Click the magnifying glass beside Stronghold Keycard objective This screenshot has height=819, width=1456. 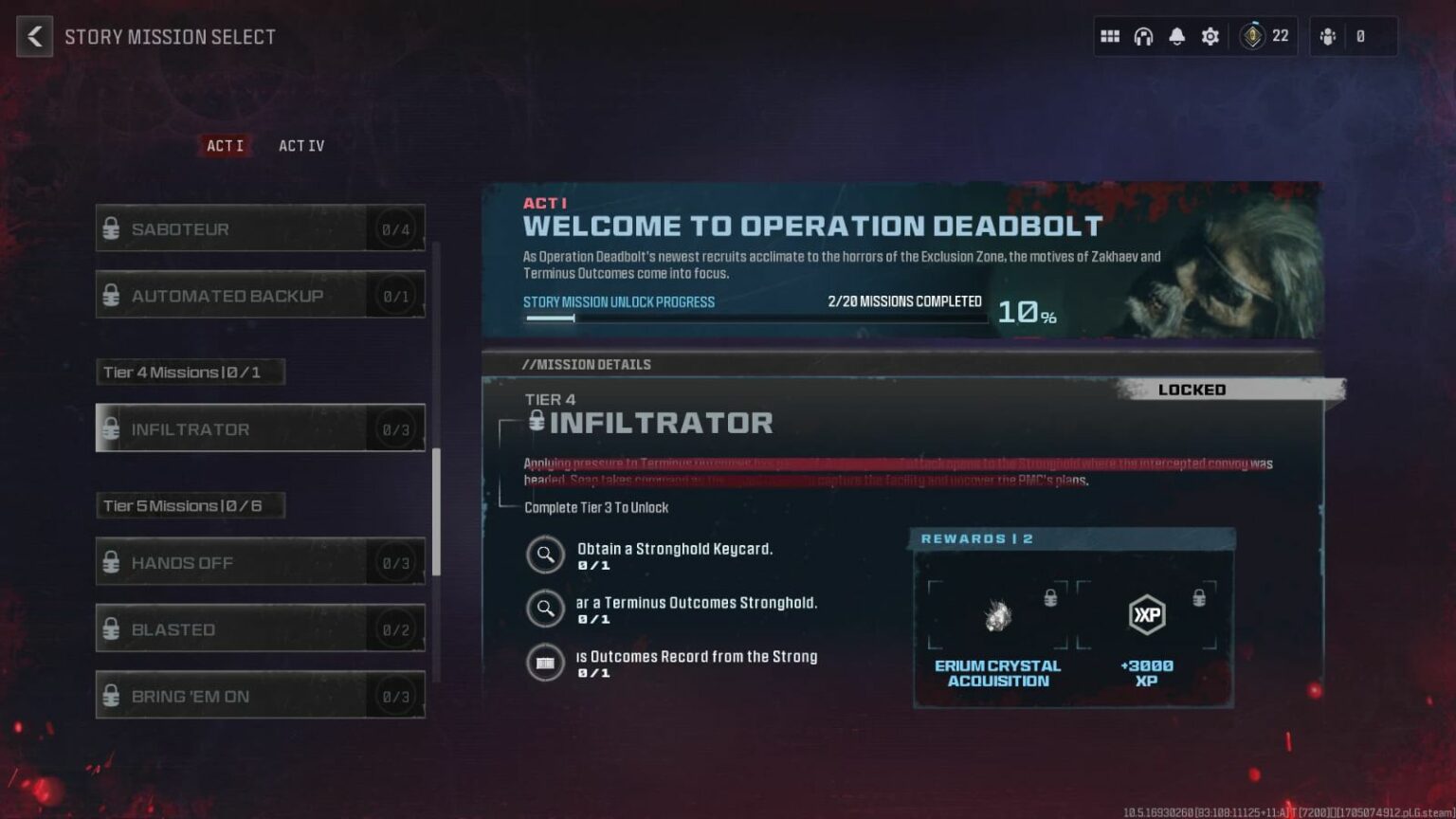point(546,555)
